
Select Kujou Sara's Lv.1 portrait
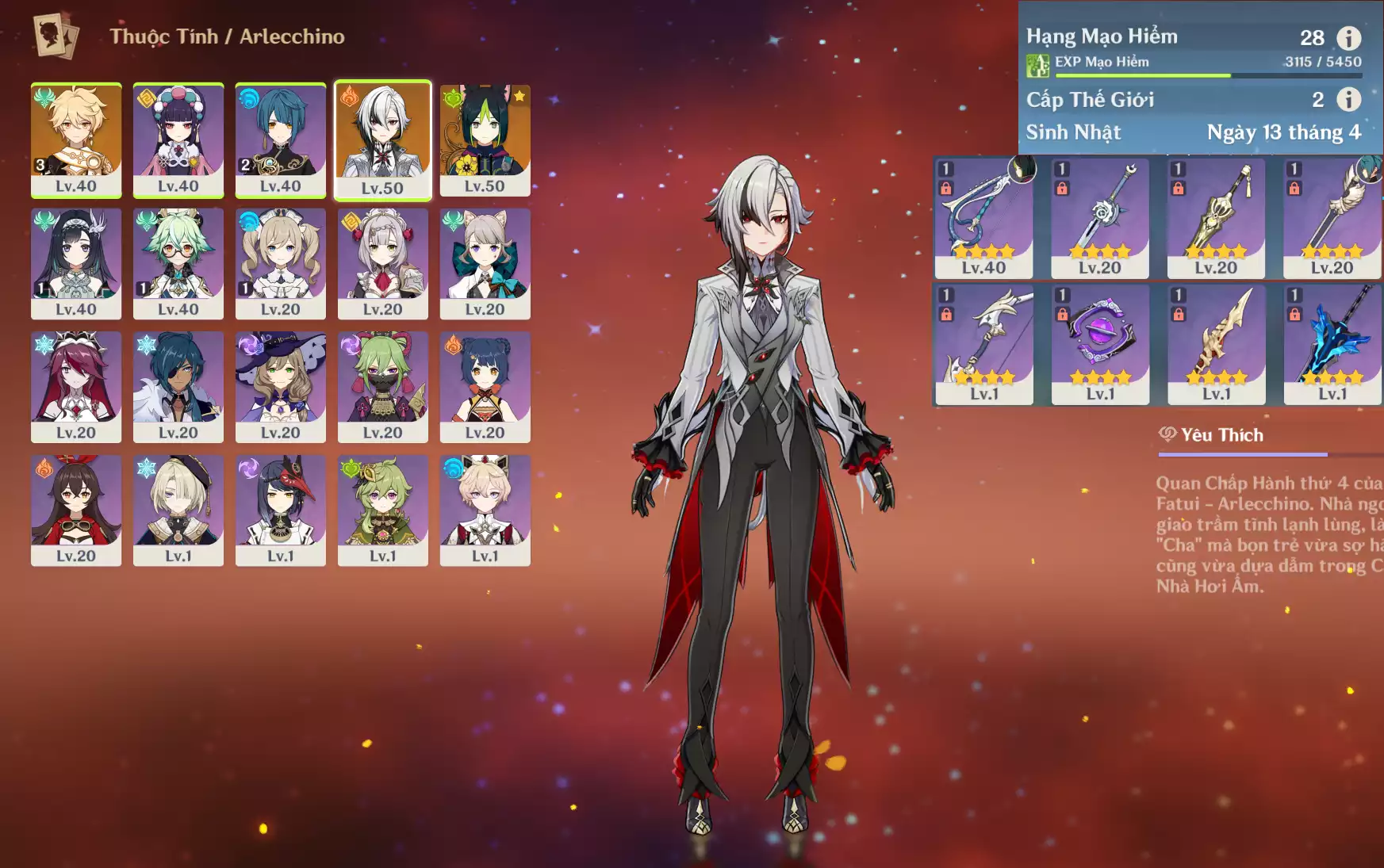pyautogui.click(x=281, y=510)
